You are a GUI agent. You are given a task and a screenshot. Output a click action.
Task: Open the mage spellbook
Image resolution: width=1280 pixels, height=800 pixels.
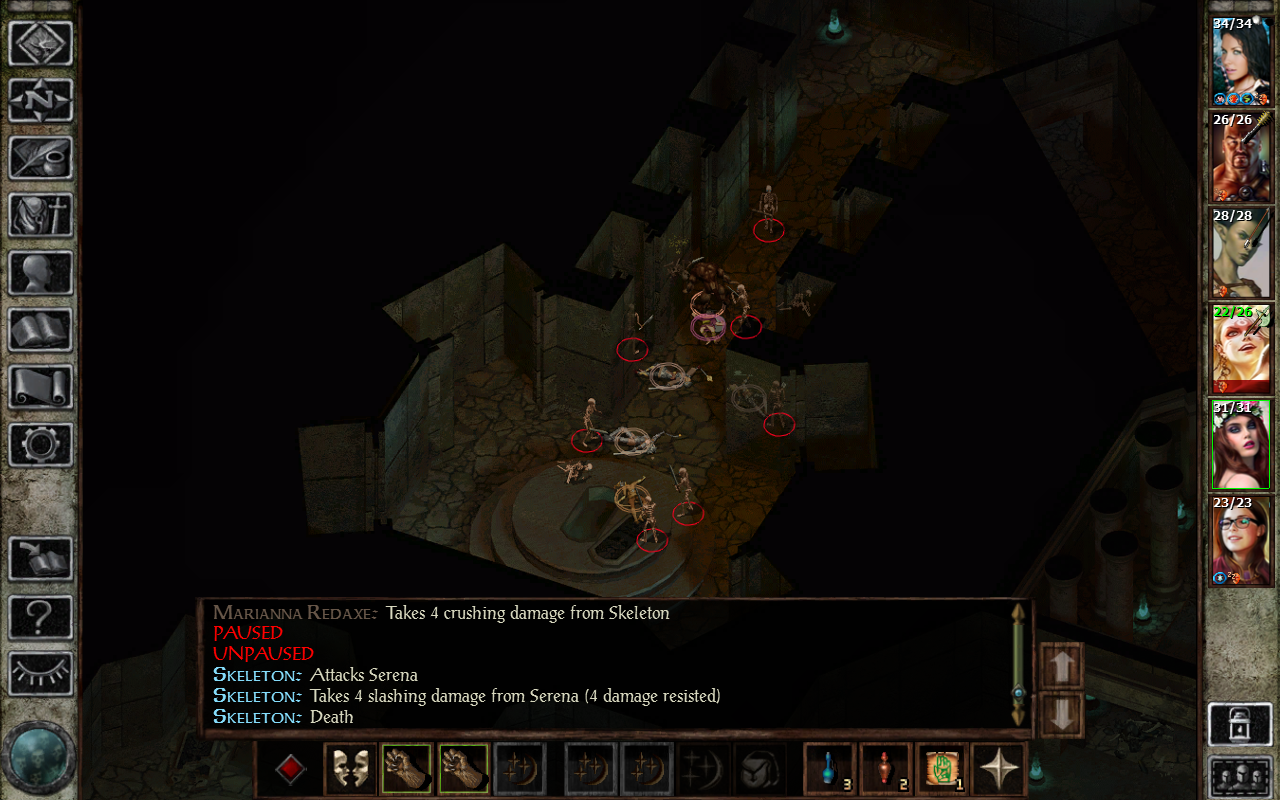click(41, 330)
